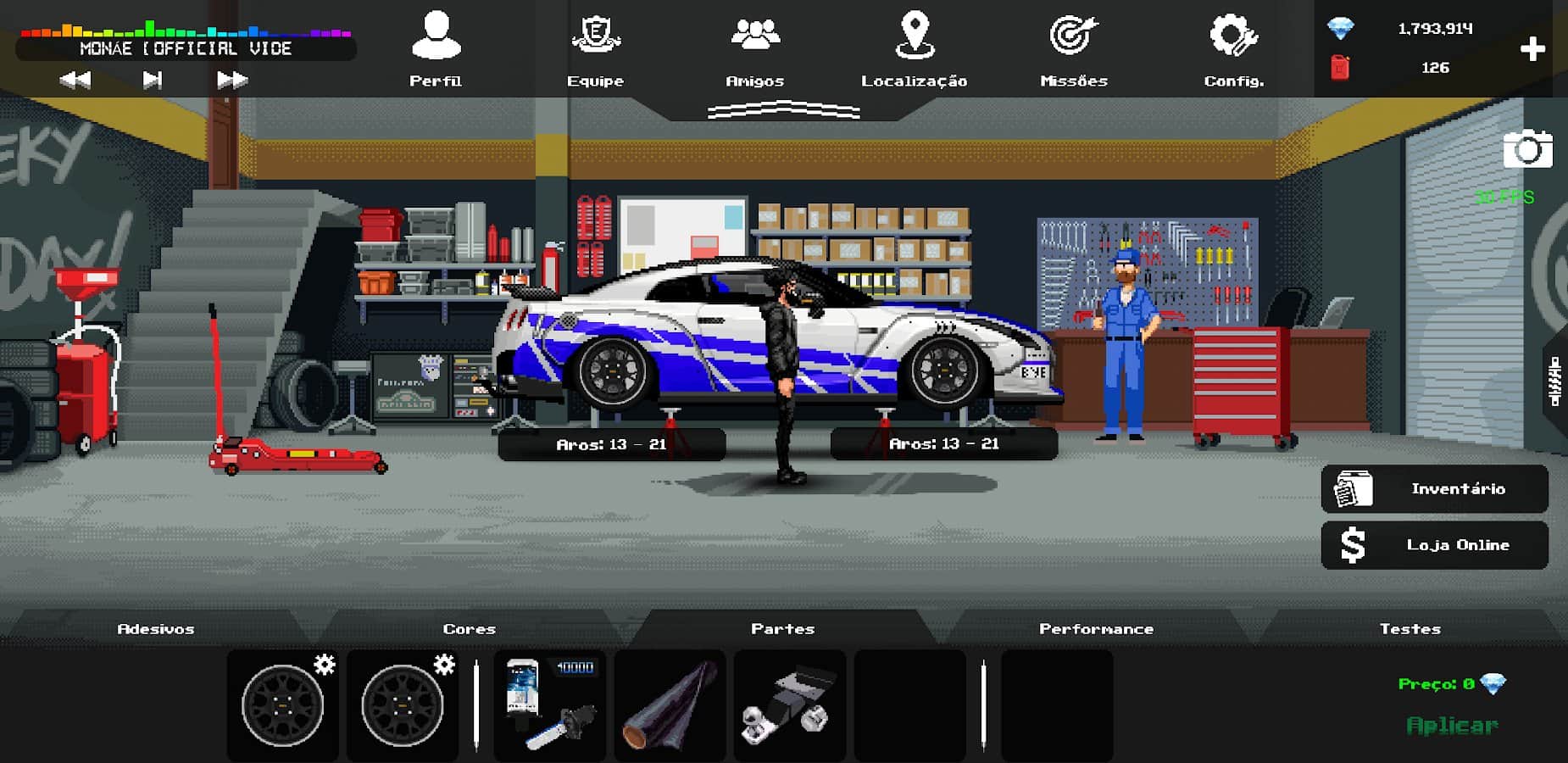The image size is (1568, 763).
Task: Apply changes with the Aplicar button
Action: (x=1452, y=726)
